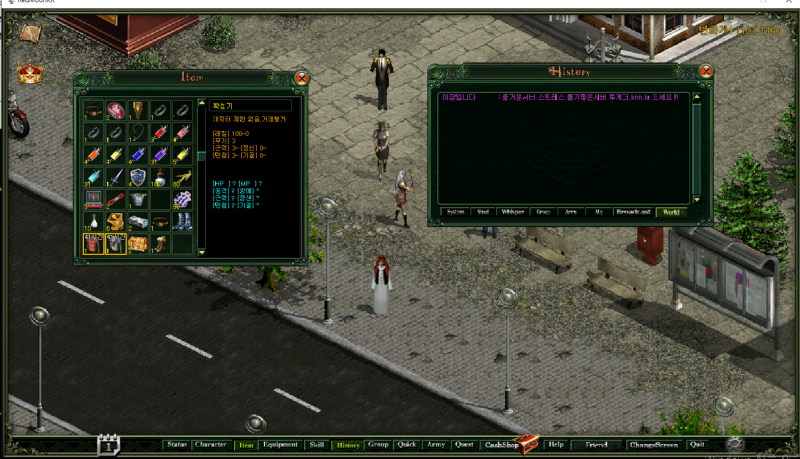Image resolution: width=800 pixels, height=459 pixels.
Task: Select the World history tab
Action: [x=670, y=212]
